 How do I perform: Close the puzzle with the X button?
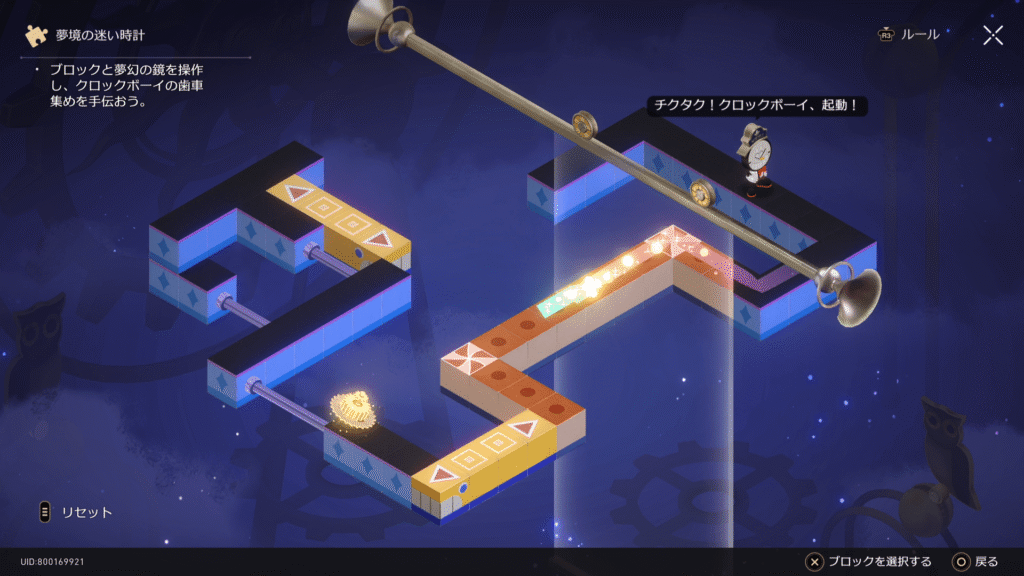[992, 36]
